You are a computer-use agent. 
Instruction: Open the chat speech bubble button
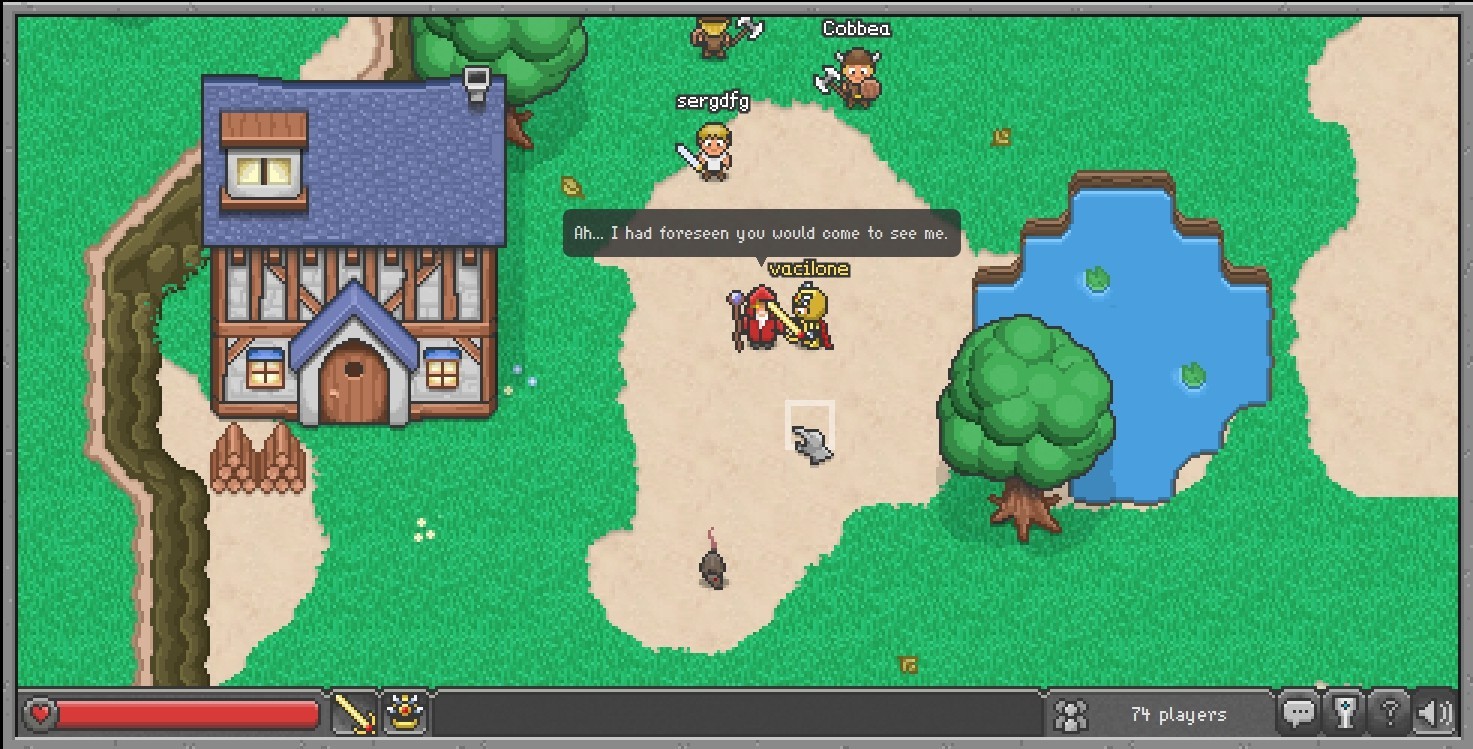pos(1299,713)
